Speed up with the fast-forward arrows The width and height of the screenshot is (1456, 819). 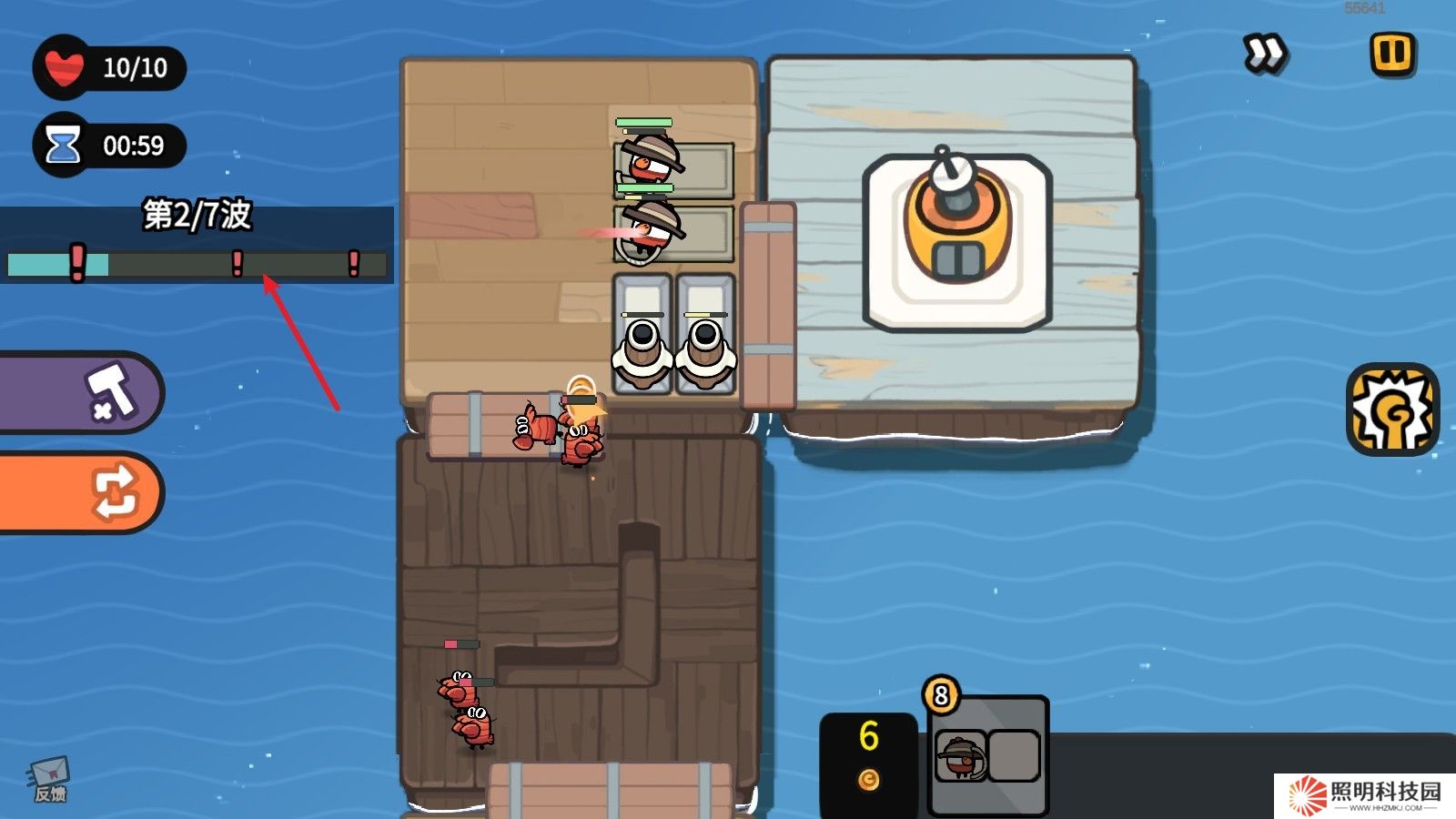(x=1264, y=54)
